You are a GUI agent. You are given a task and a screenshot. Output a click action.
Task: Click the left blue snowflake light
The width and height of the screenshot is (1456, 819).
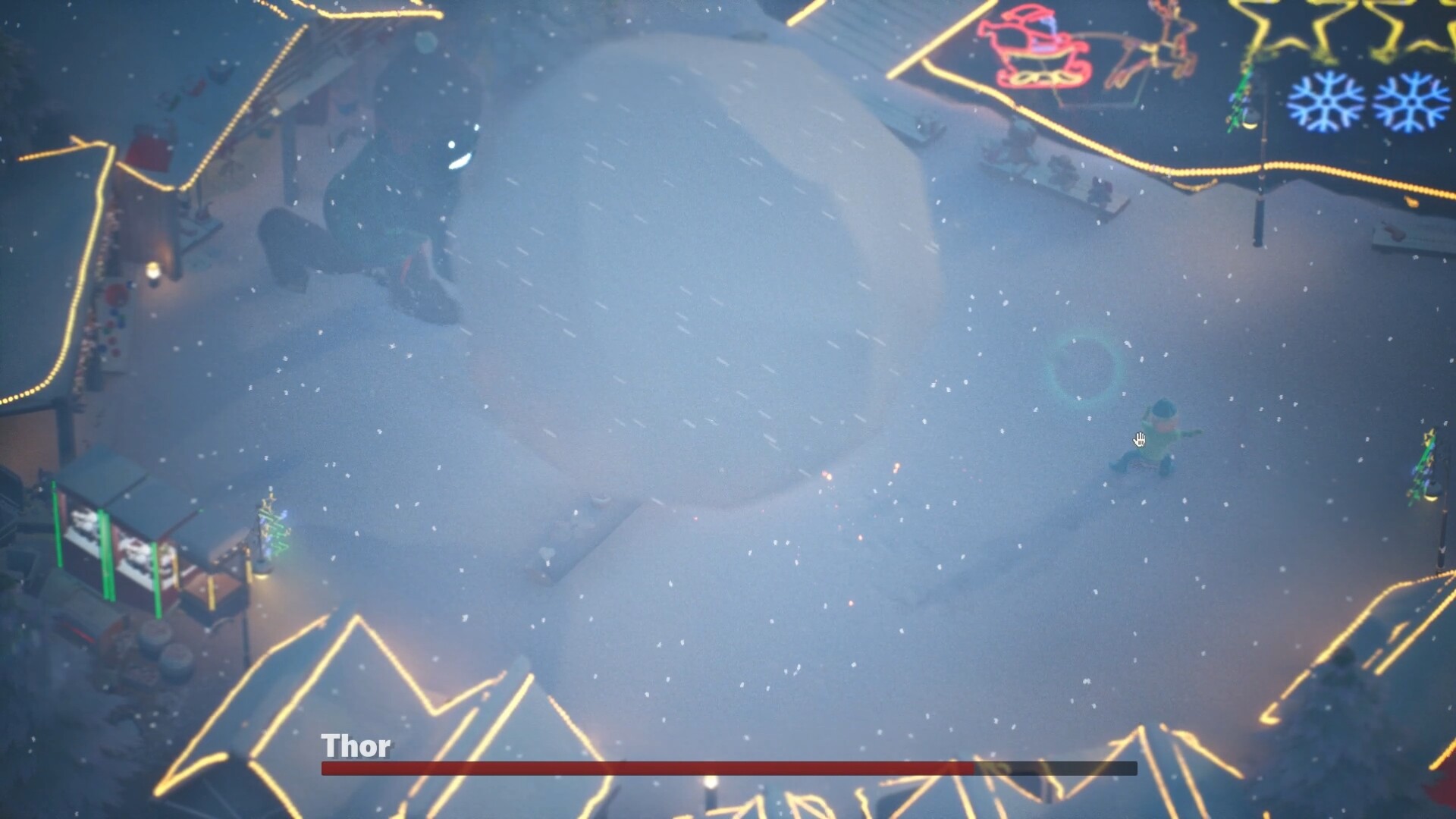tap(1326, 99)
